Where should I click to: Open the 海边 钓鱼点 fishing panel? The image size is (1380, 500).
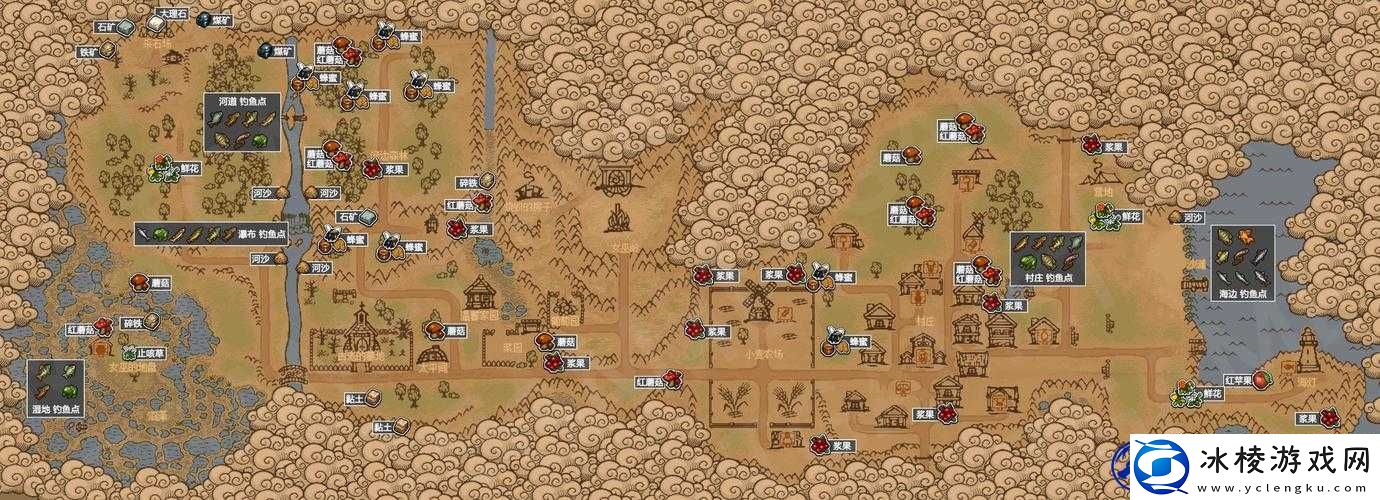(x=1243, y=264)
